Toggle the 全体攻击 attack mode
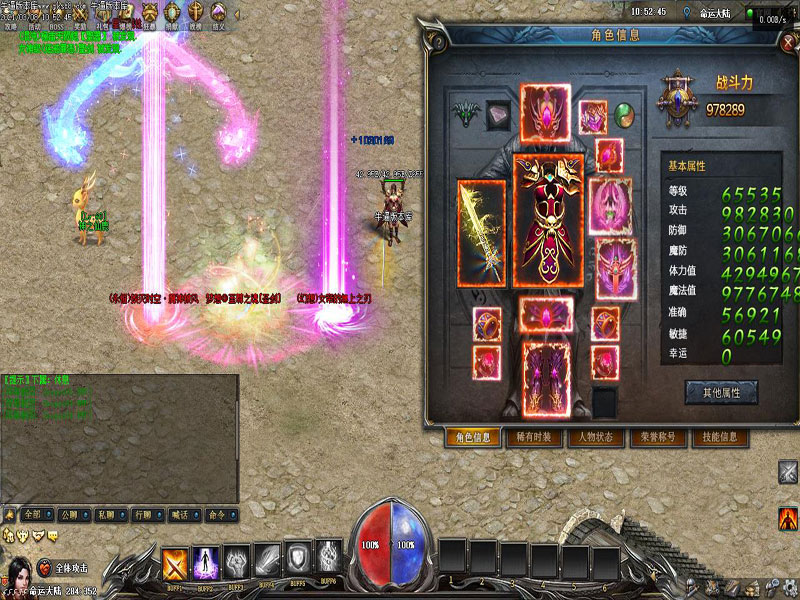 point(71,567)
